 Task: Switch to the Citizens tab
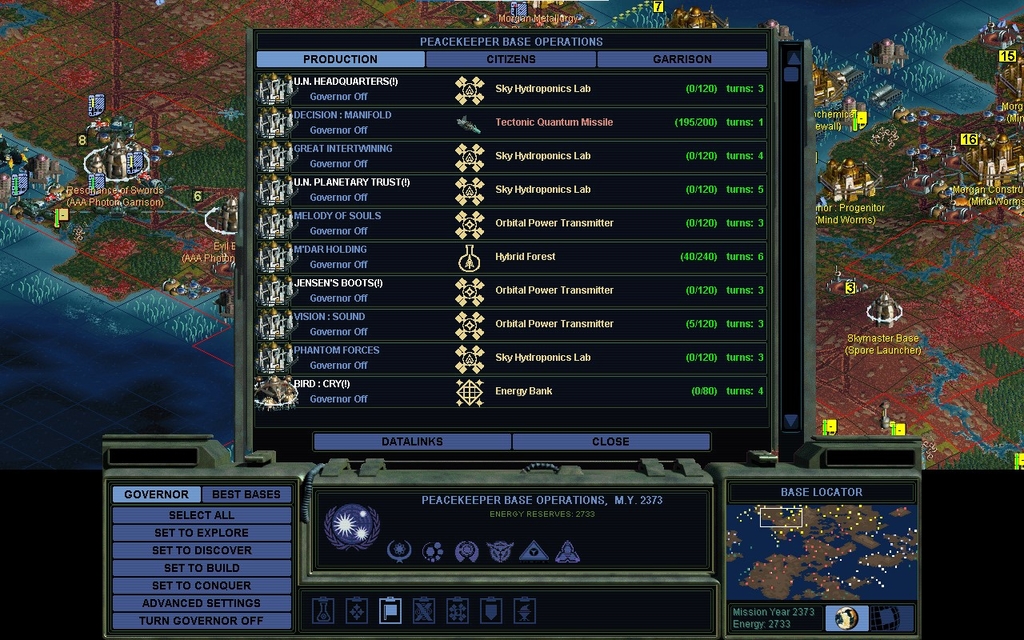(x=511, y=59)
